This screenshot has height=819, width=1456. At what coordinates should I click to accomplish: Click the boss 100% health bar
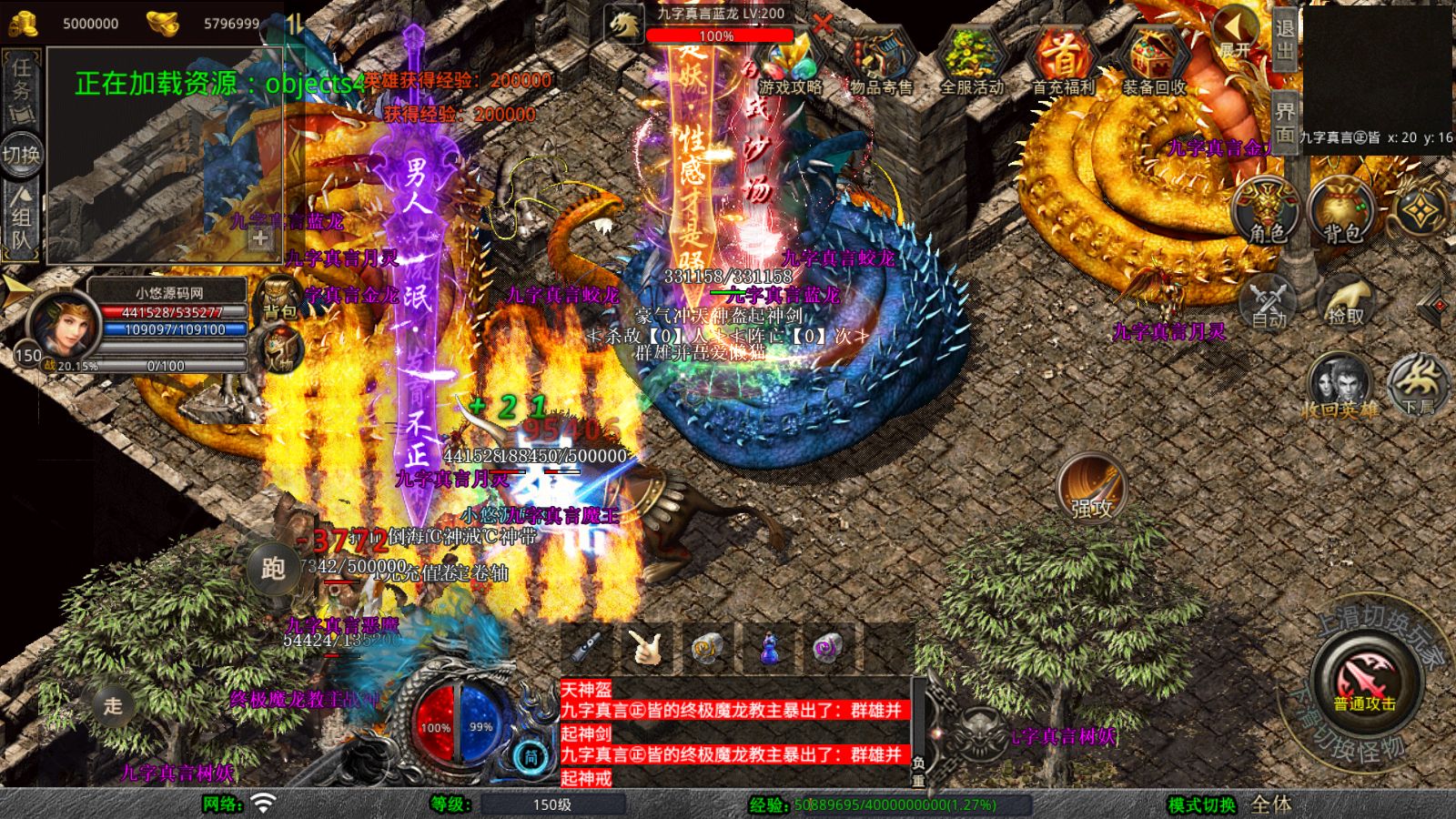(719, 36)
